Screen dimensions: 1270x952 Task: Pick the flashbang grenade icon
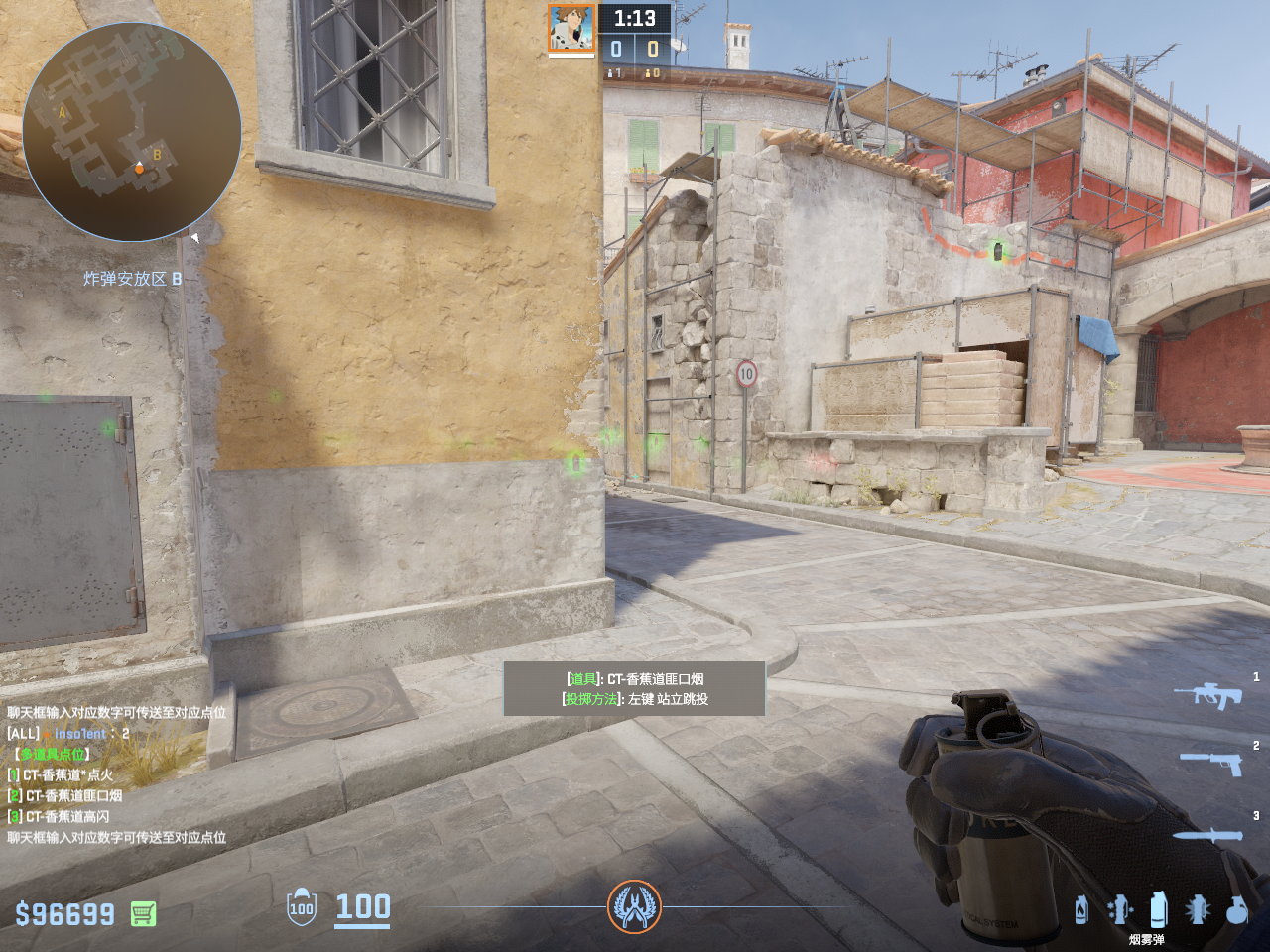point(1198,909)
